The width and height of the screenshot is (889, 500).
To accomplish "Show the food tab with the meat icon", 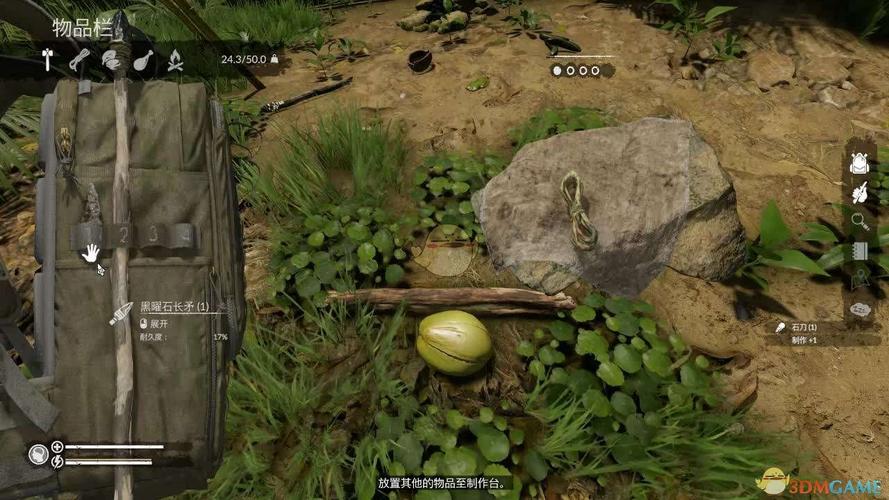I will [x=143, y=60].
